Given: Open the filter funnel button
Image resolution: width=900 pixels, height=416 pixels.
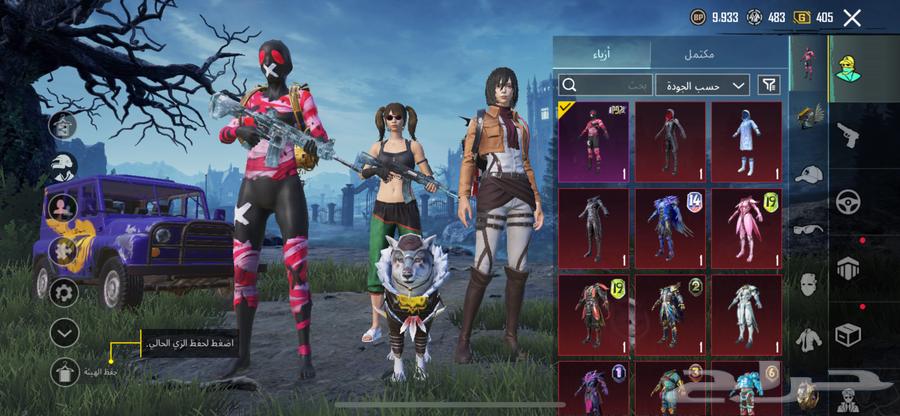Looking at the screenshot, I should (769, 86).
